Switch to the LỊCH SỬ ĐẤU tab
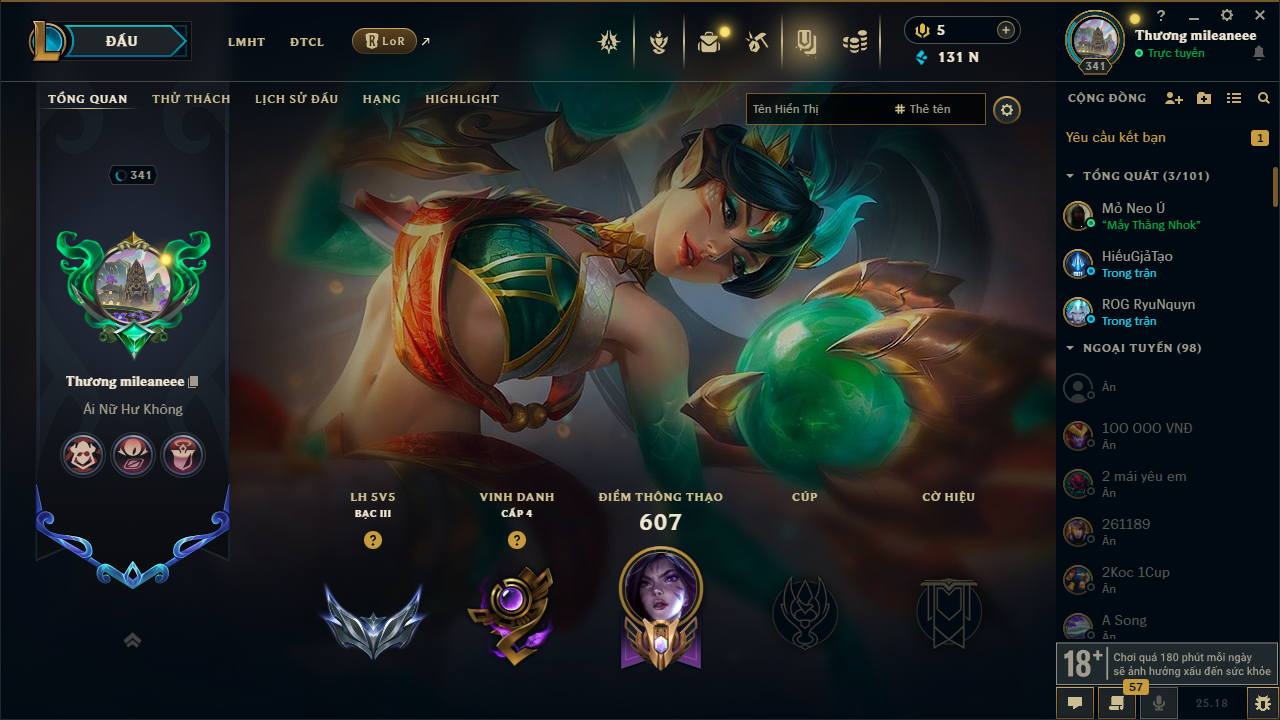Image resolution: width=1280 pixels, height=720 pixels. click(x=296, y=99)
